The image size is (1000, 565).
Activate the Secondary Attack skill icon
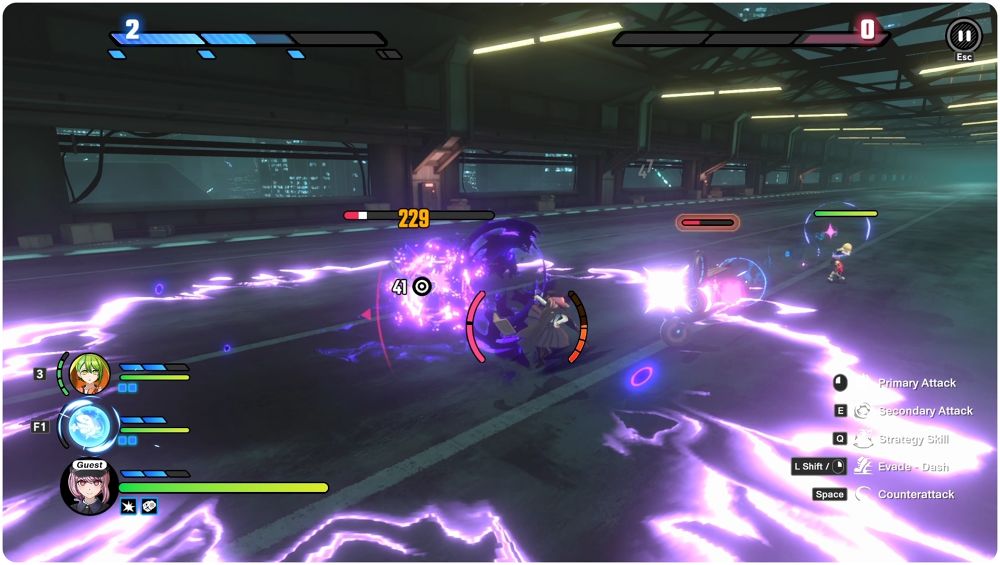[862, 411]
